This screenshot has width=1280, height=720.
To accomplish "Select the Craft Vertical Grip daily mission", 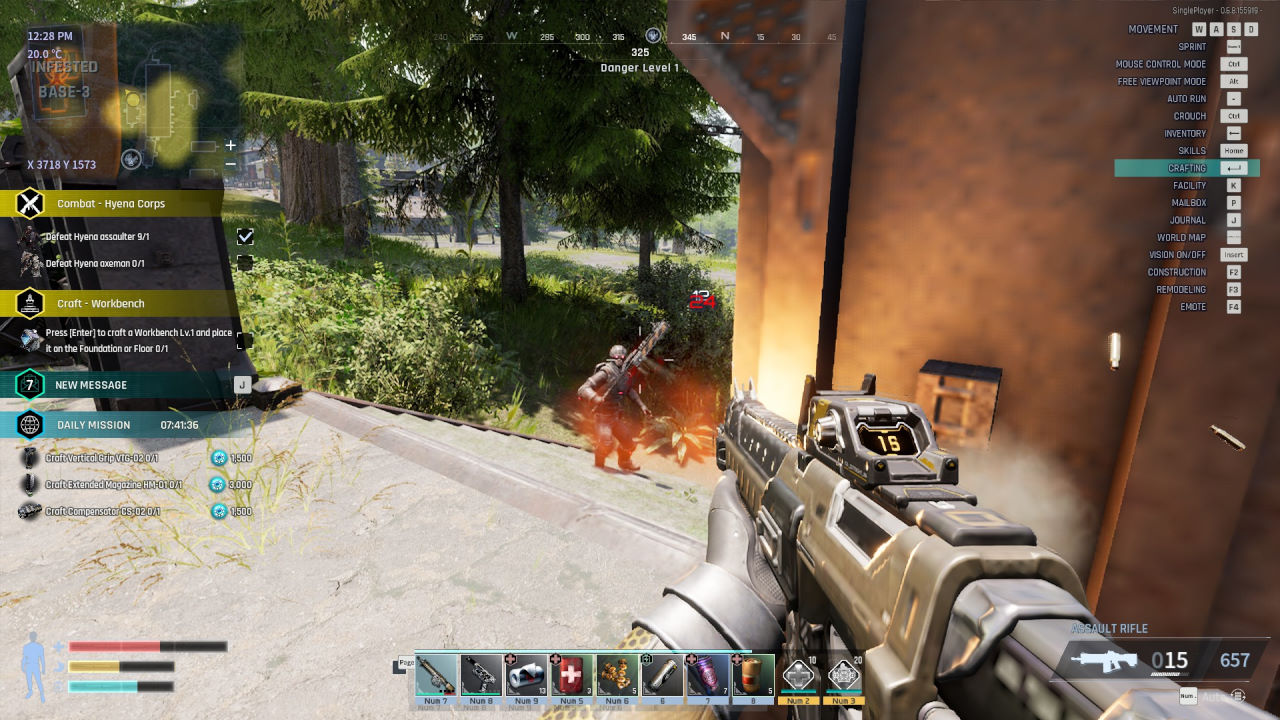I will pyautogui.click(x=102, y=458).
